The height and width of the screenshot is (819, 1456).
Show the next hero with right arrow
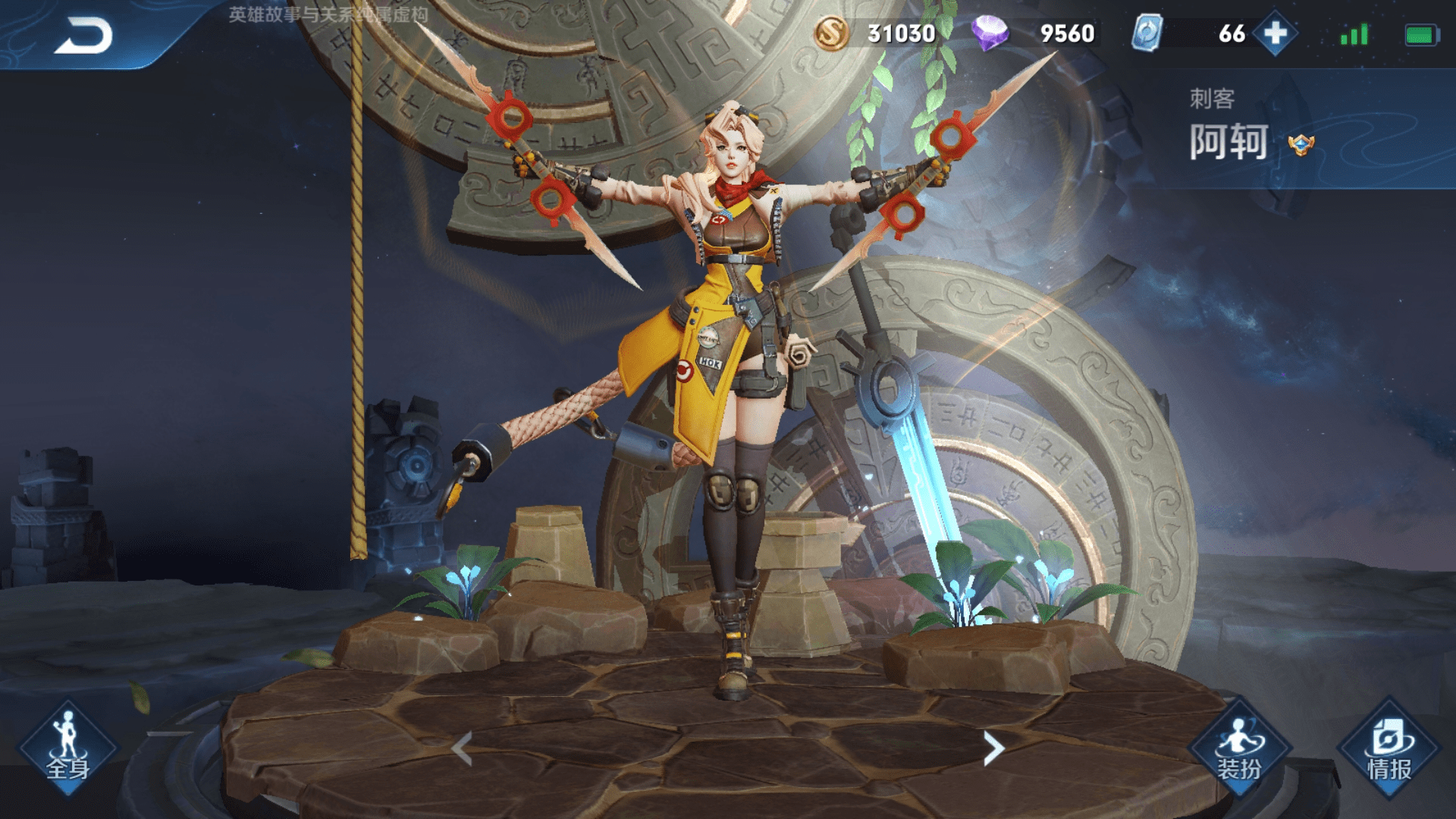coord(993,749)
